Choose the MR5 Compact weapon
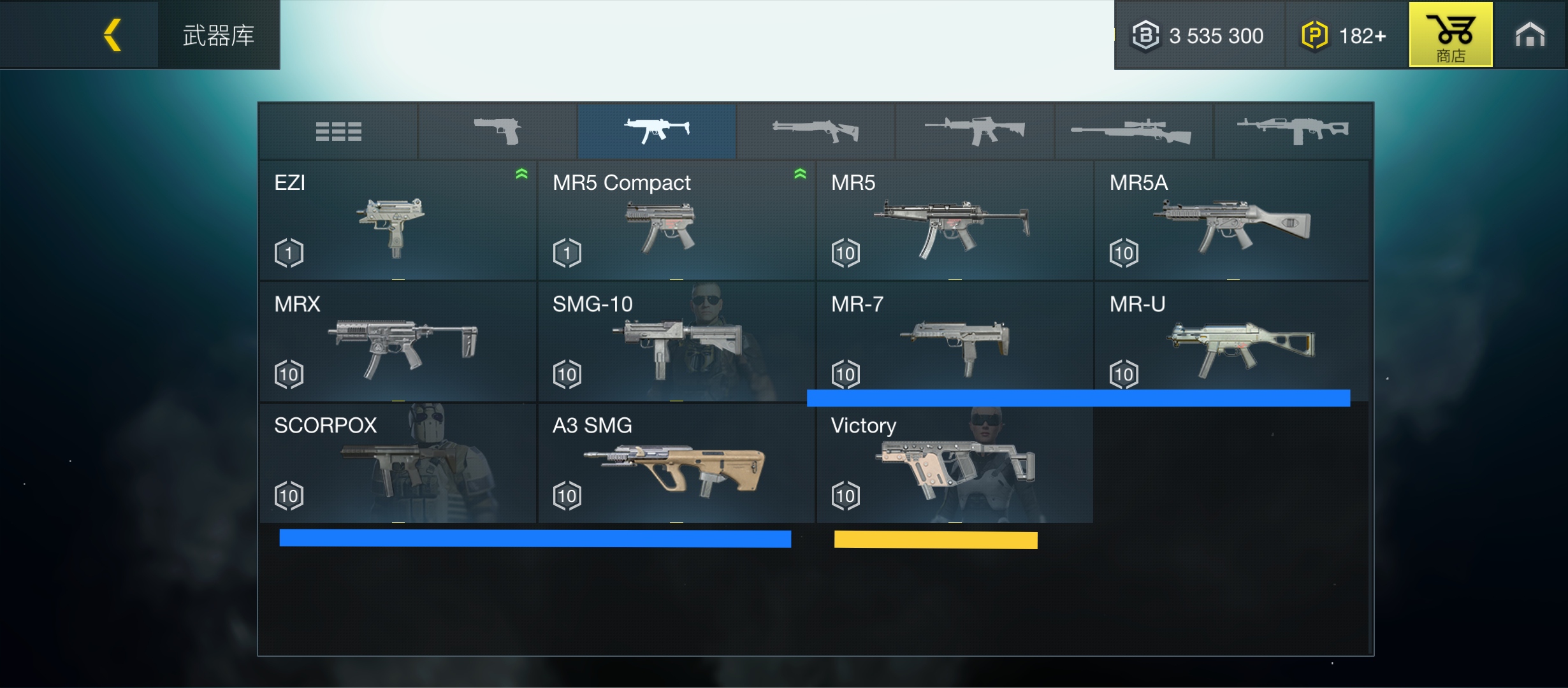Screen dimensions: 1568x688 click(676, 220)
